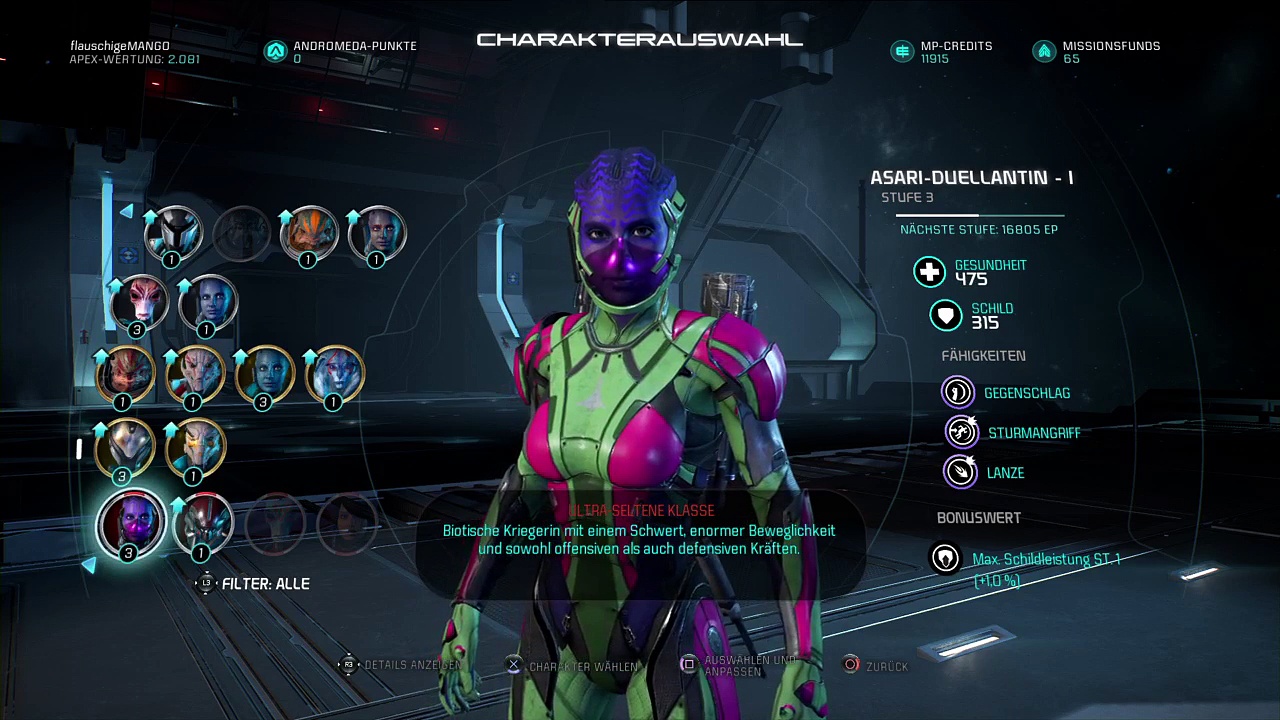
Task: Pick the orange-striped krogan character portrait
Action: 308,232
